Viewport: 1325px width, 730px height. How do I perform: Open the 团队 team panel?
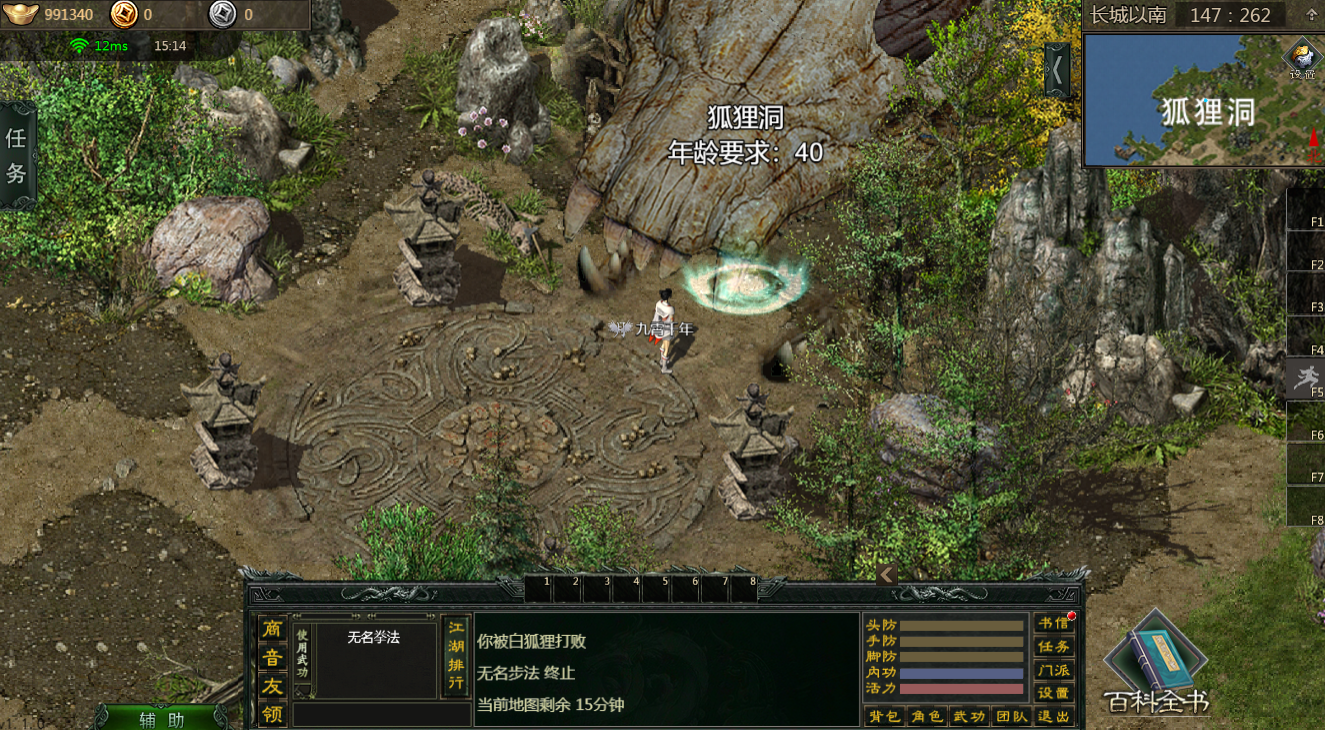1011,716
